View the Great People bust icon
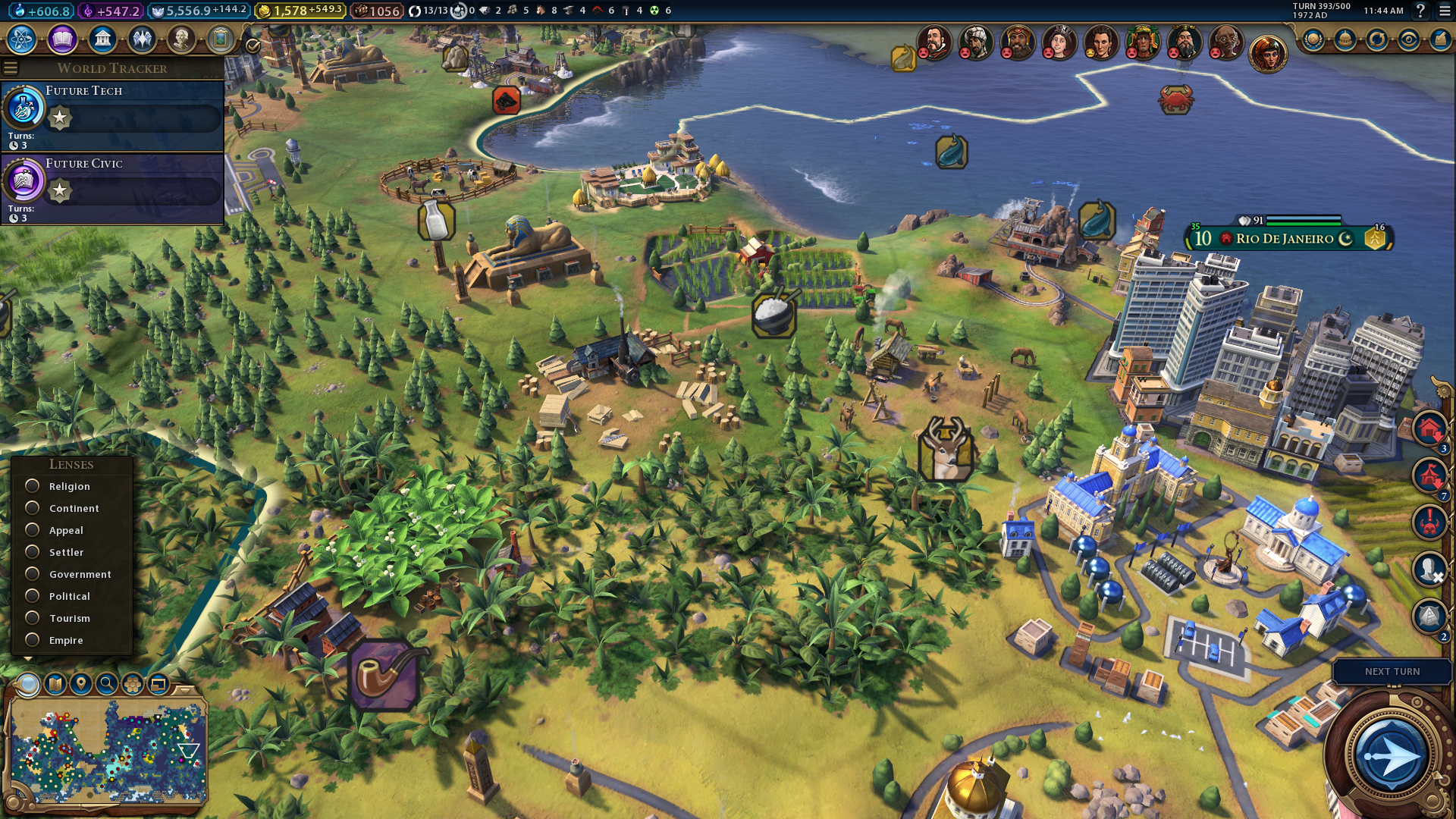This screenshot has width=1456, height=819. [x=181, y=39]
